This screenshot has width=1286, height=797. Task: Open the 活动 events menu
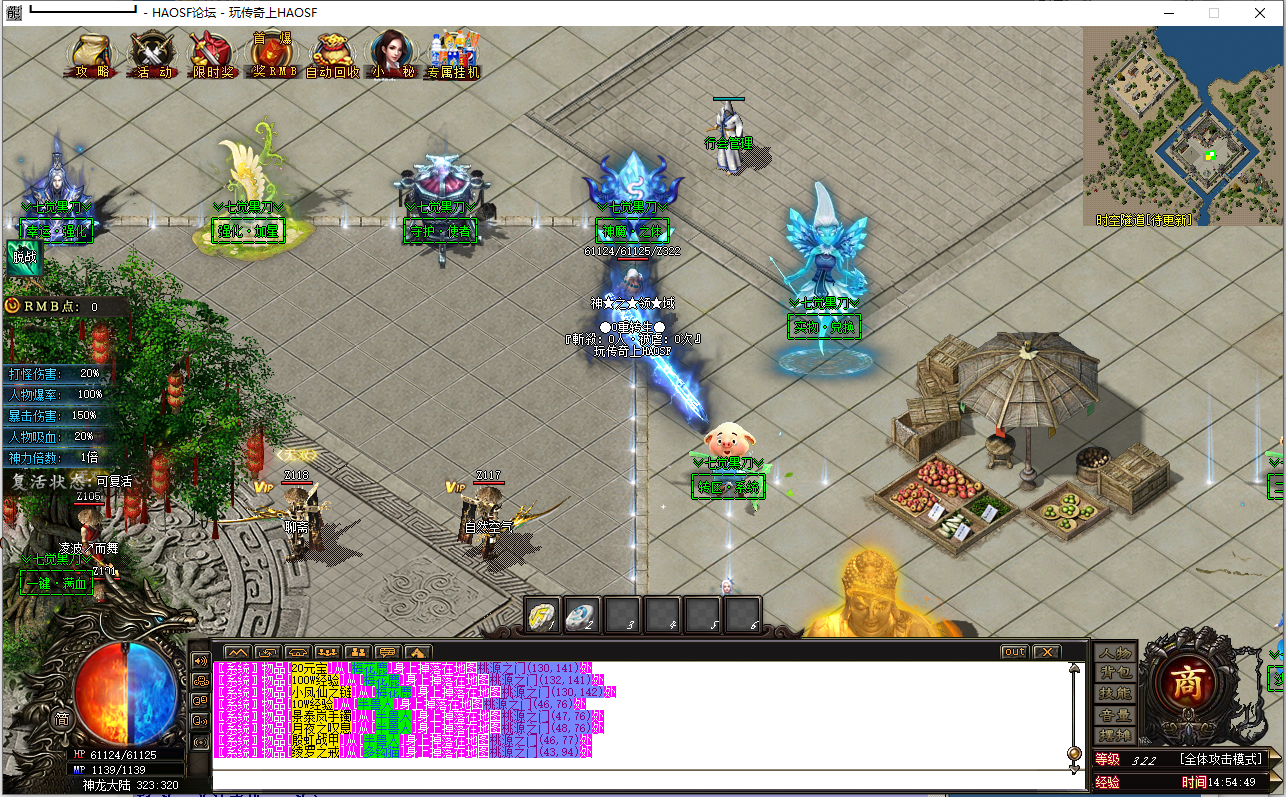[153, 55]
